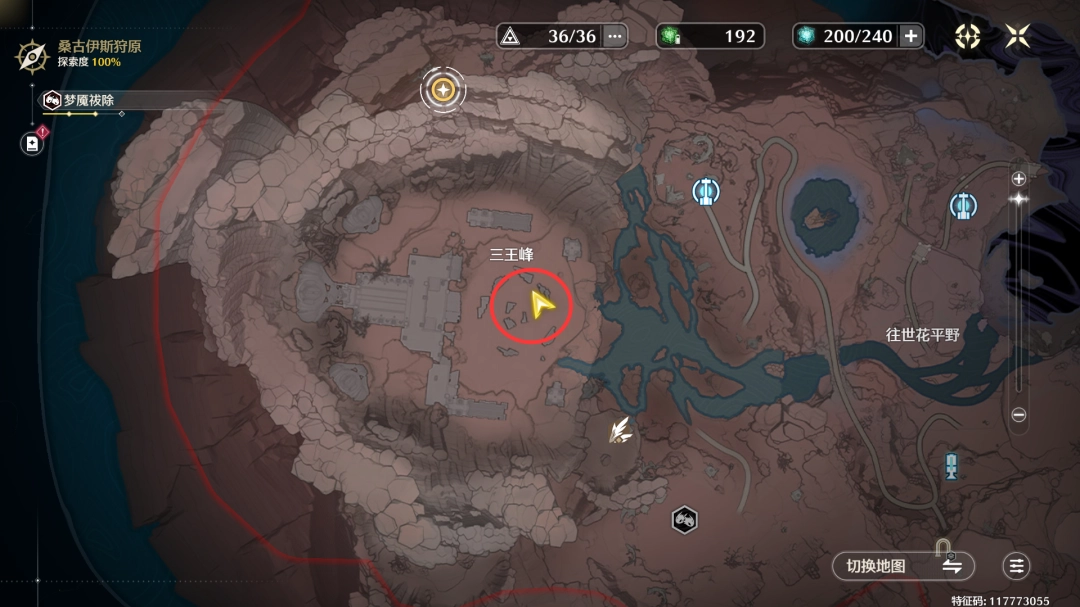The image size is (1080, 607).
Task: Open the notebook icon with red alert
Action: 32,143
